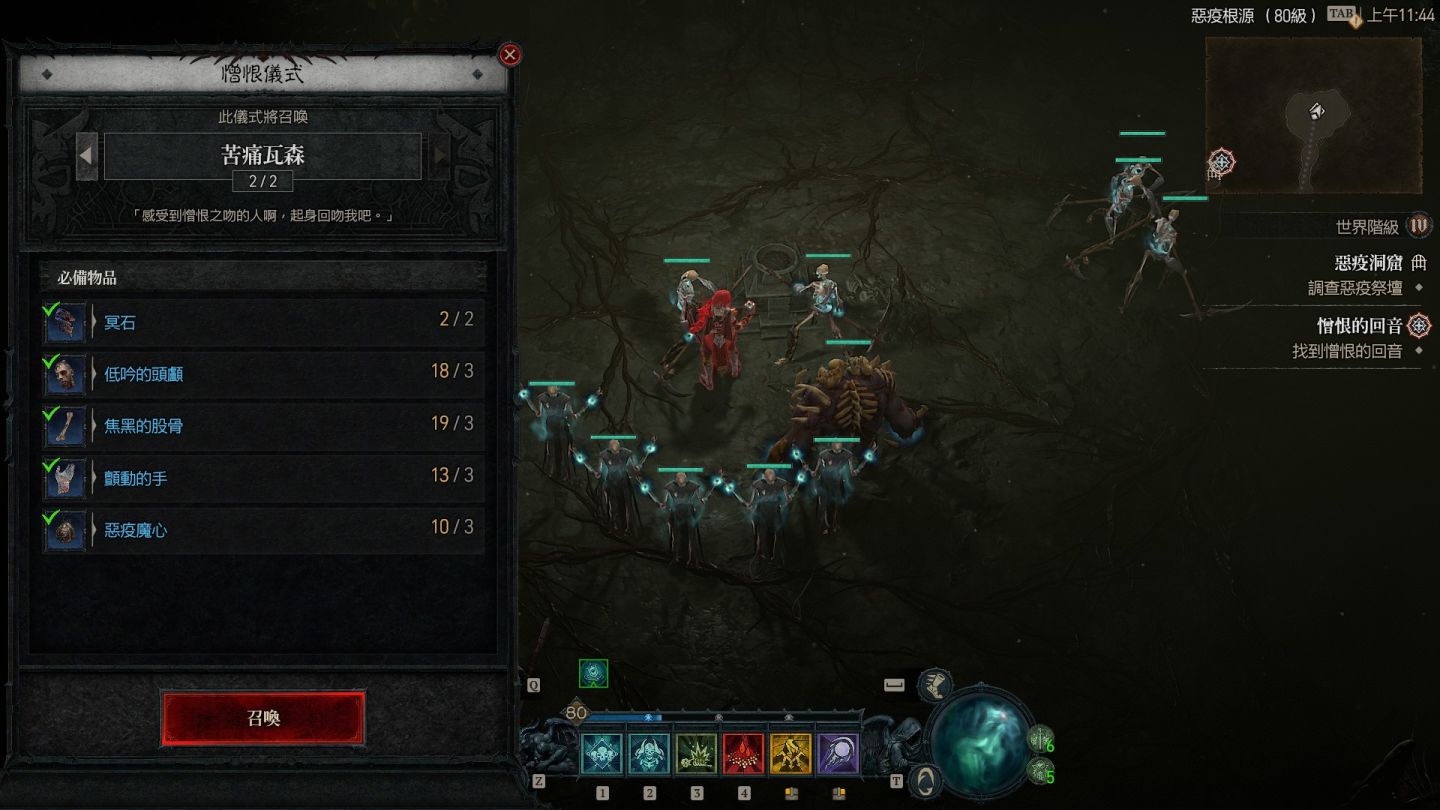Select the 憎恨的回音 objective tracker entry
The image size is (1440, 810).
(x=1360, y=326)
